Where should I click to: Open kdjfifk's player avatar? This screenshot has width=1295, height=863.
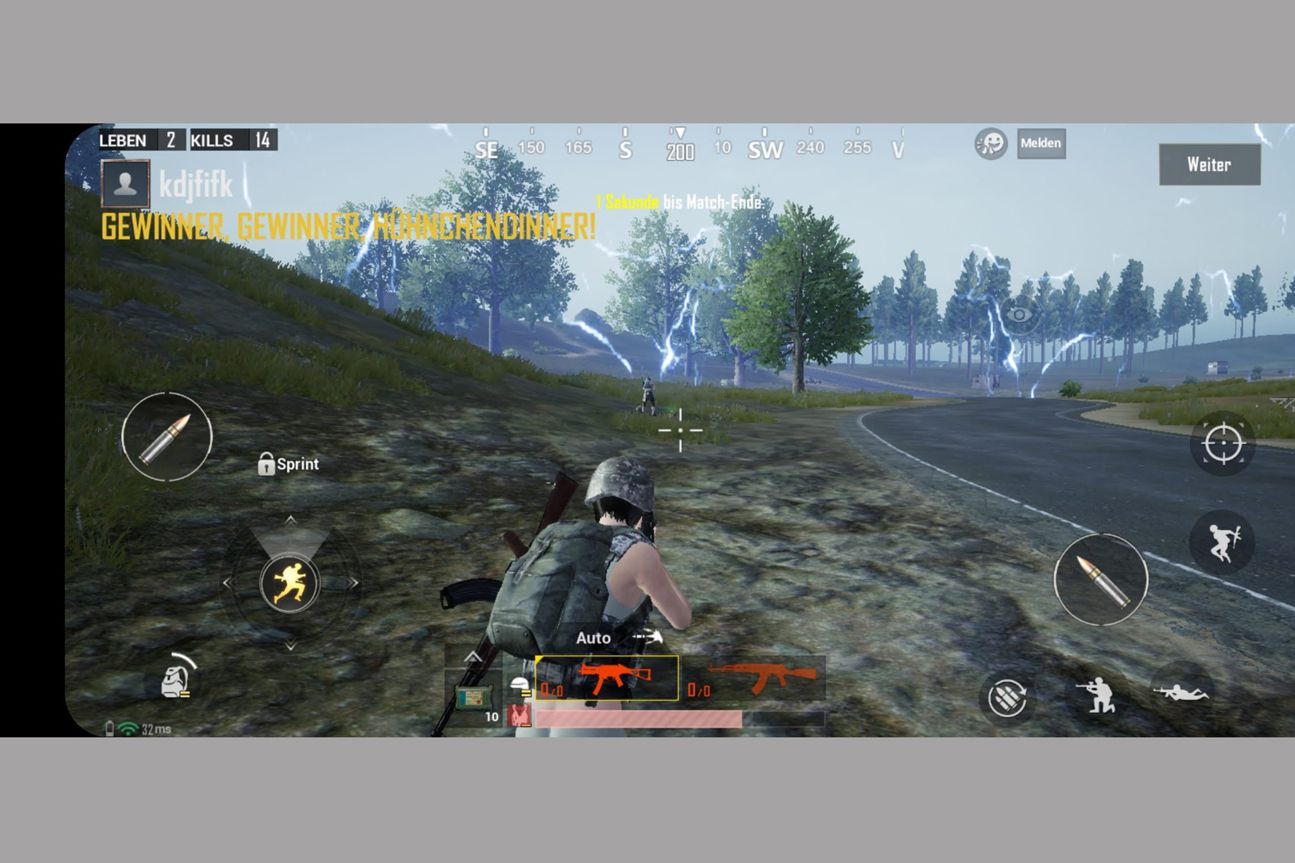125,185
